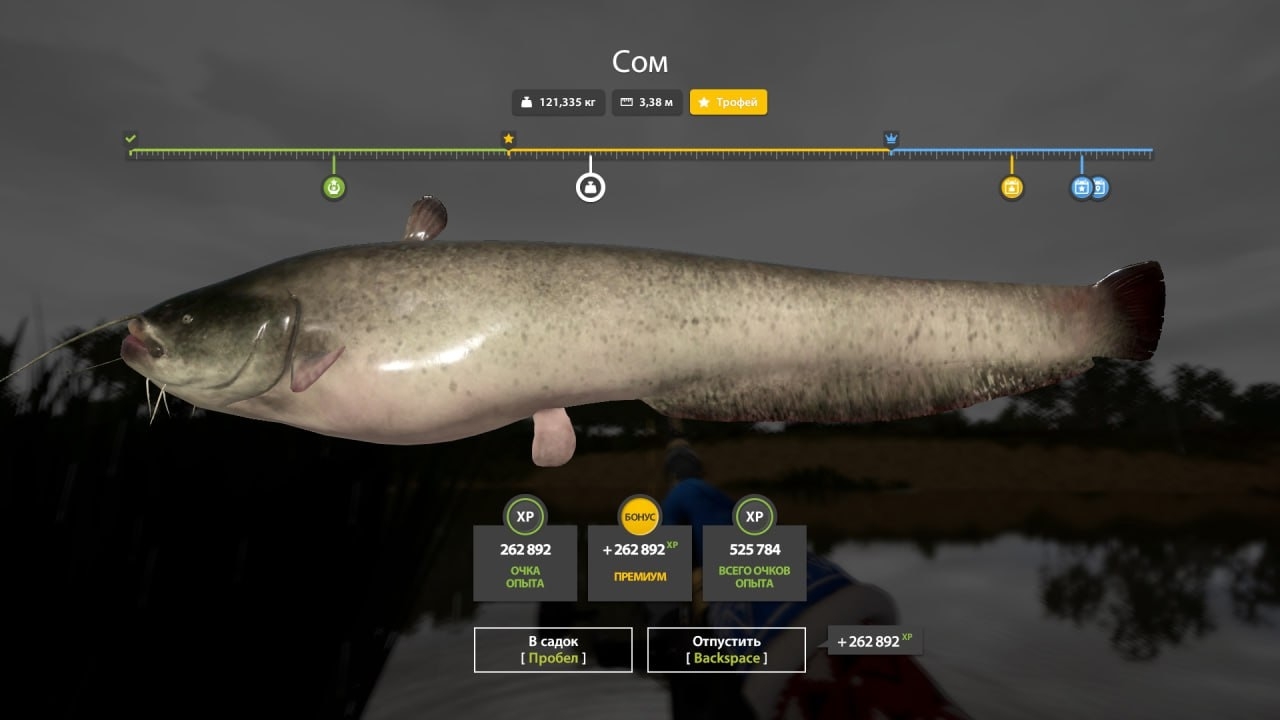The height and width of the screenshot is (720, 1280).
Task: Open the yellow trophy photo icon on the scale
Action: pyautogui.click(x=1012, y=187)
